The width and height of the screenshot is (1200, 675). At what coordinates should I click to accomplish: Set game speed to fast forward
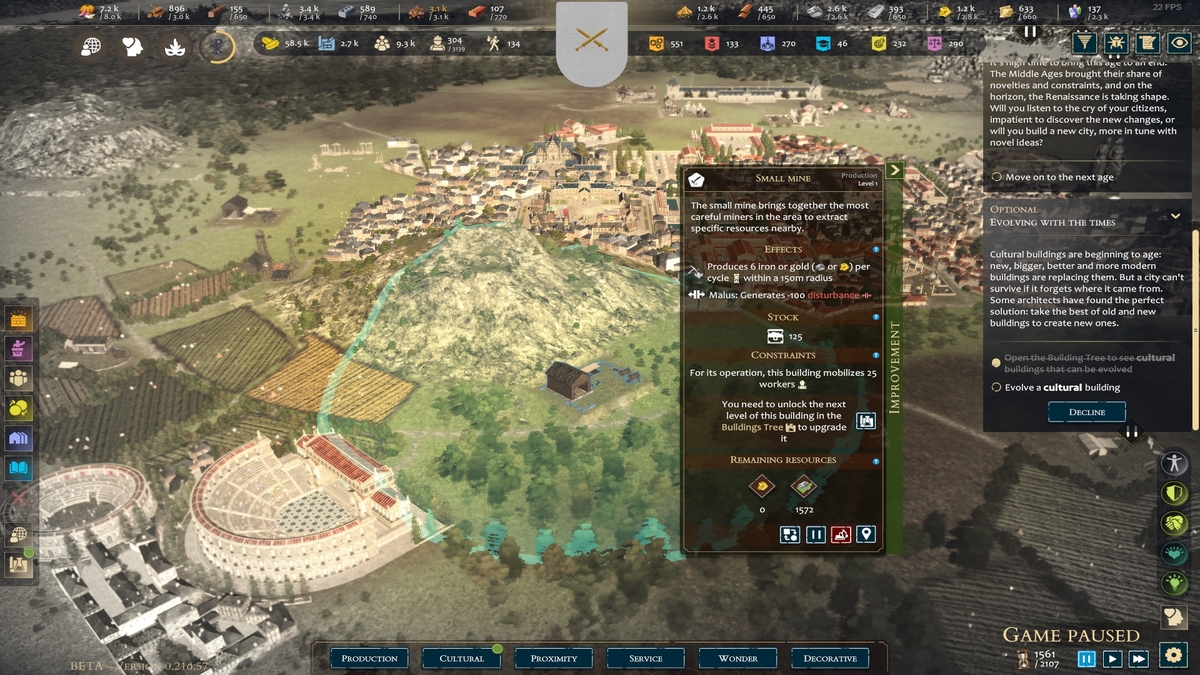tap(1138, 658)
